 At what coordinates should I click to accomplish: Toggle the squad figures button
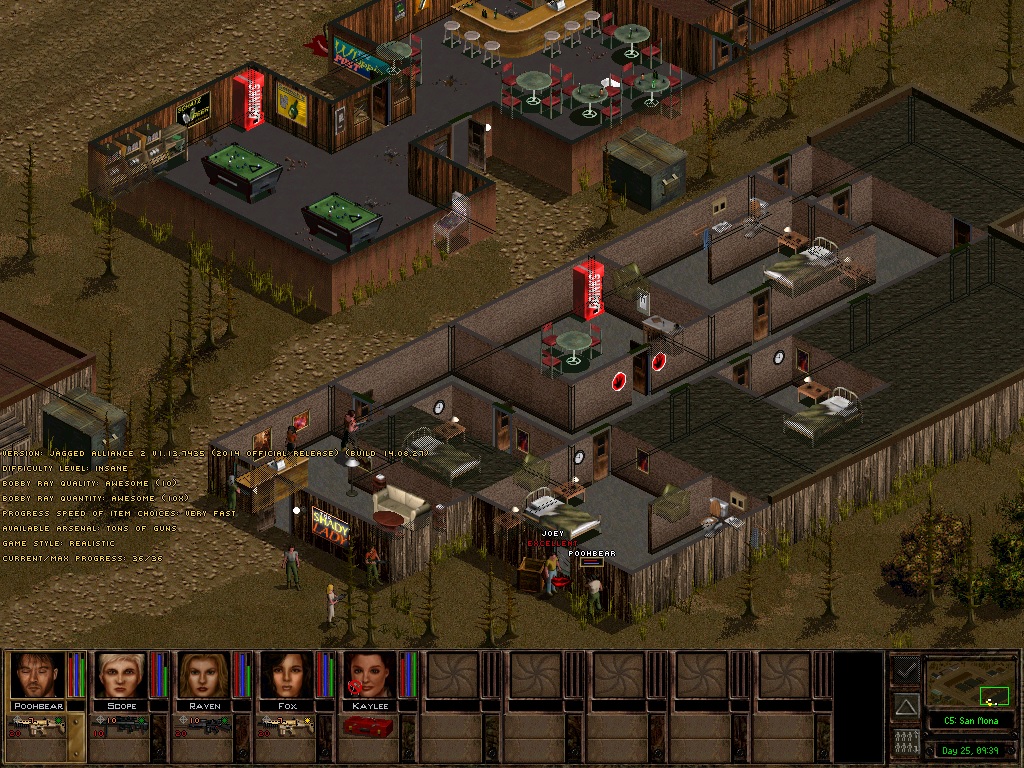pyautogui.click(x=905, y=743)
